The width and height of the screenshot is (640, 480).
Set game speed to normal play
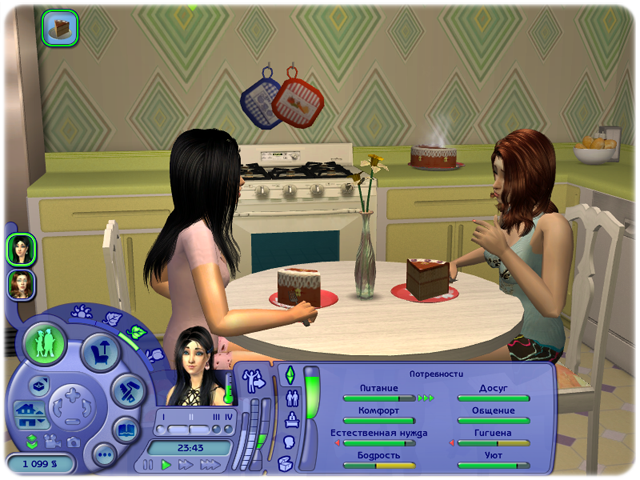pos(166,465)
